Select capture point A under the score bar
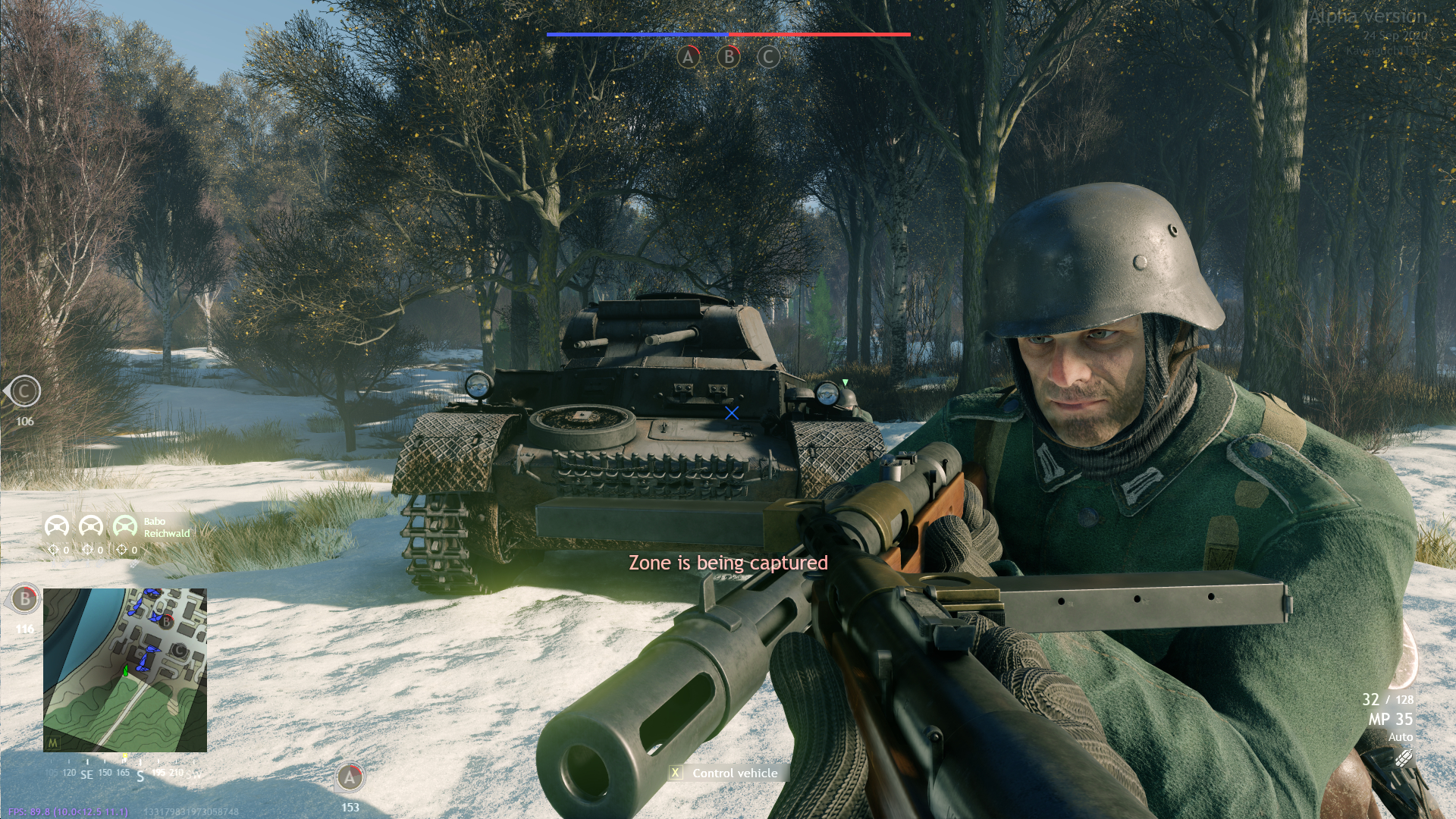The width and height of the screenshot is (1456, 819). [x=689, y=57]
